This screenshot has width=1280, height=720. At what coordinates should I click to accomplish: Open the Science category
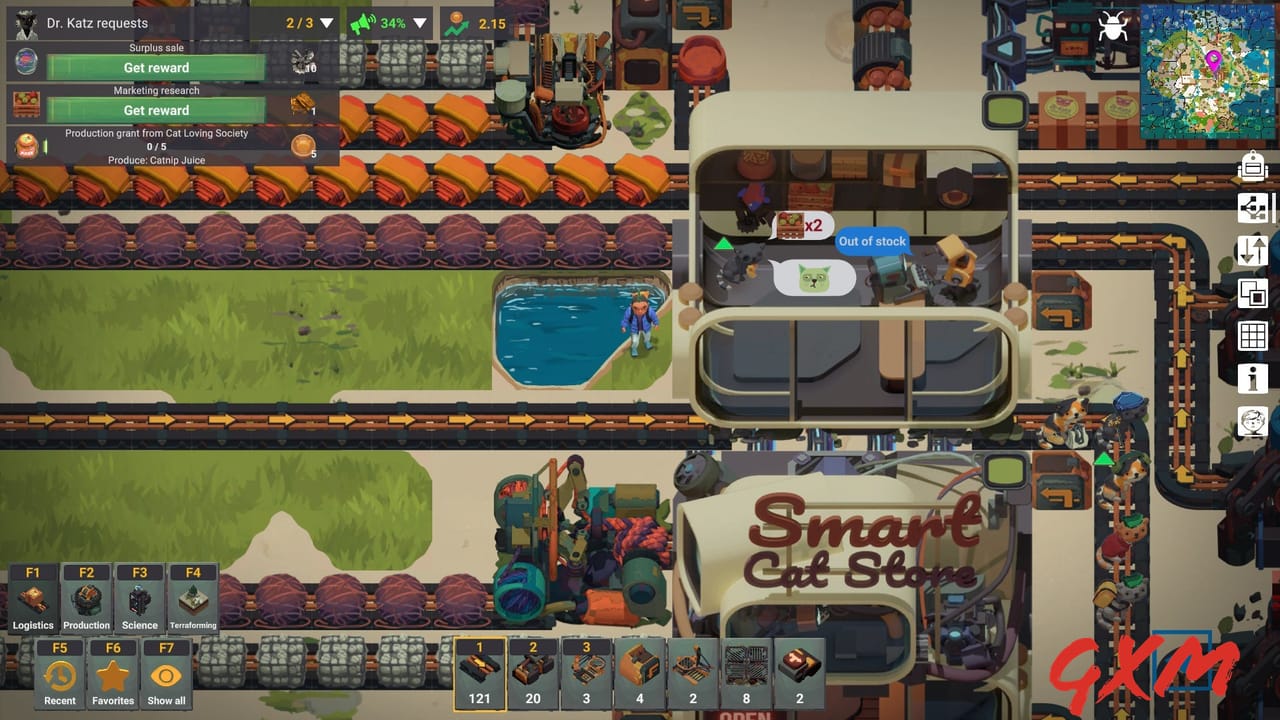tap(139, 598)
